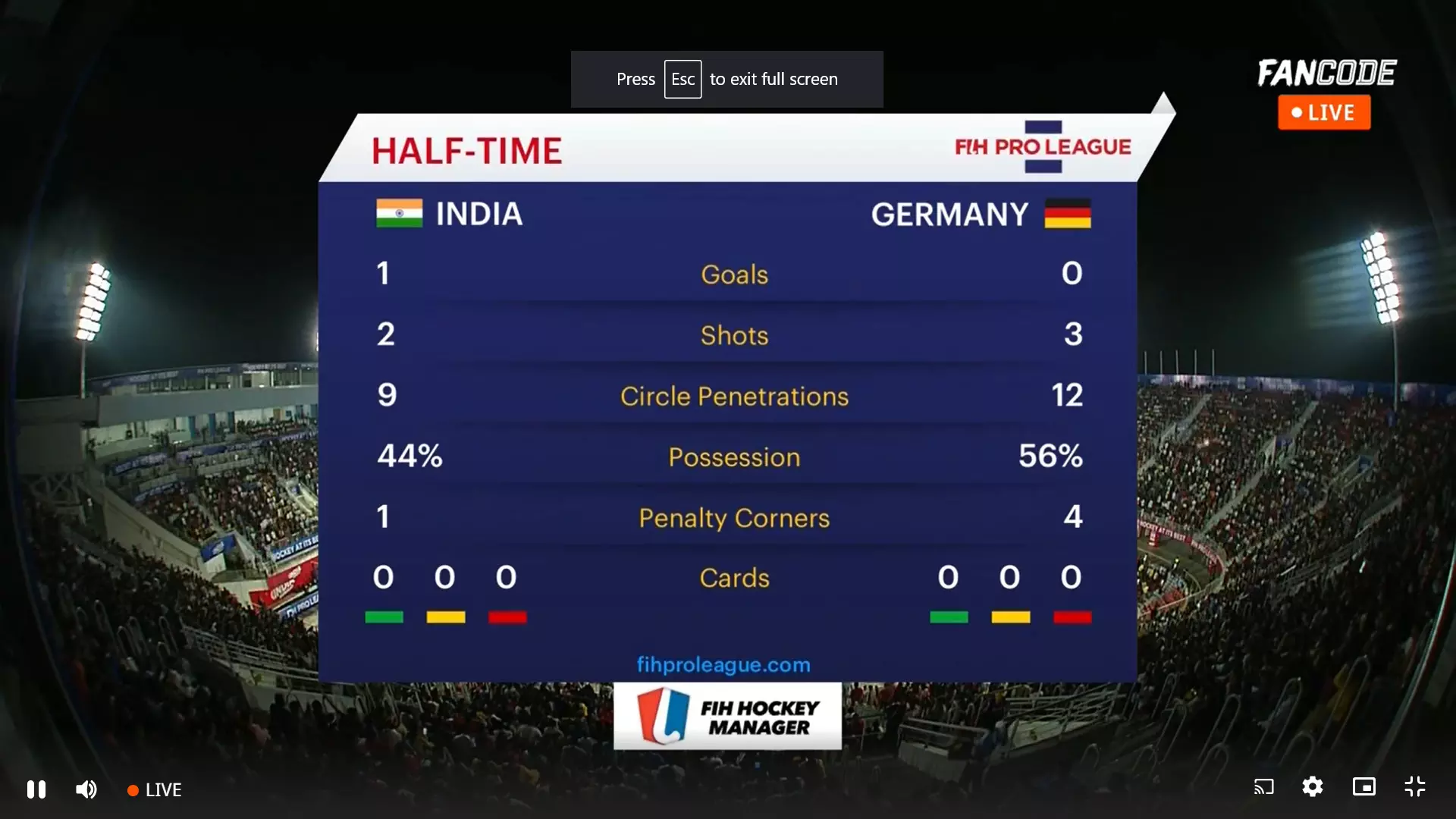Switch to picture-in-picture mode

click(1363, 787)
